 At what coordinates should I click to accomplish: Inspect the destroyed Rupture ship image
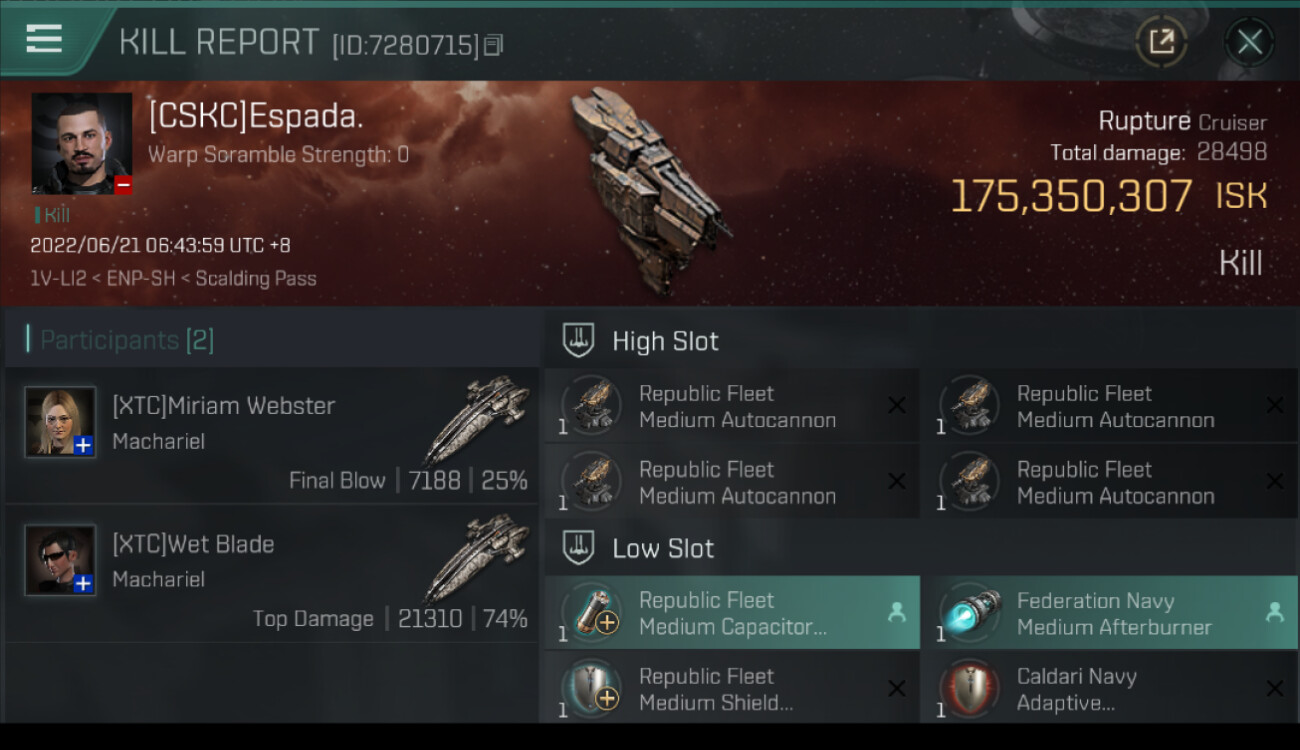pyautogui.click(x=650, y=190)
